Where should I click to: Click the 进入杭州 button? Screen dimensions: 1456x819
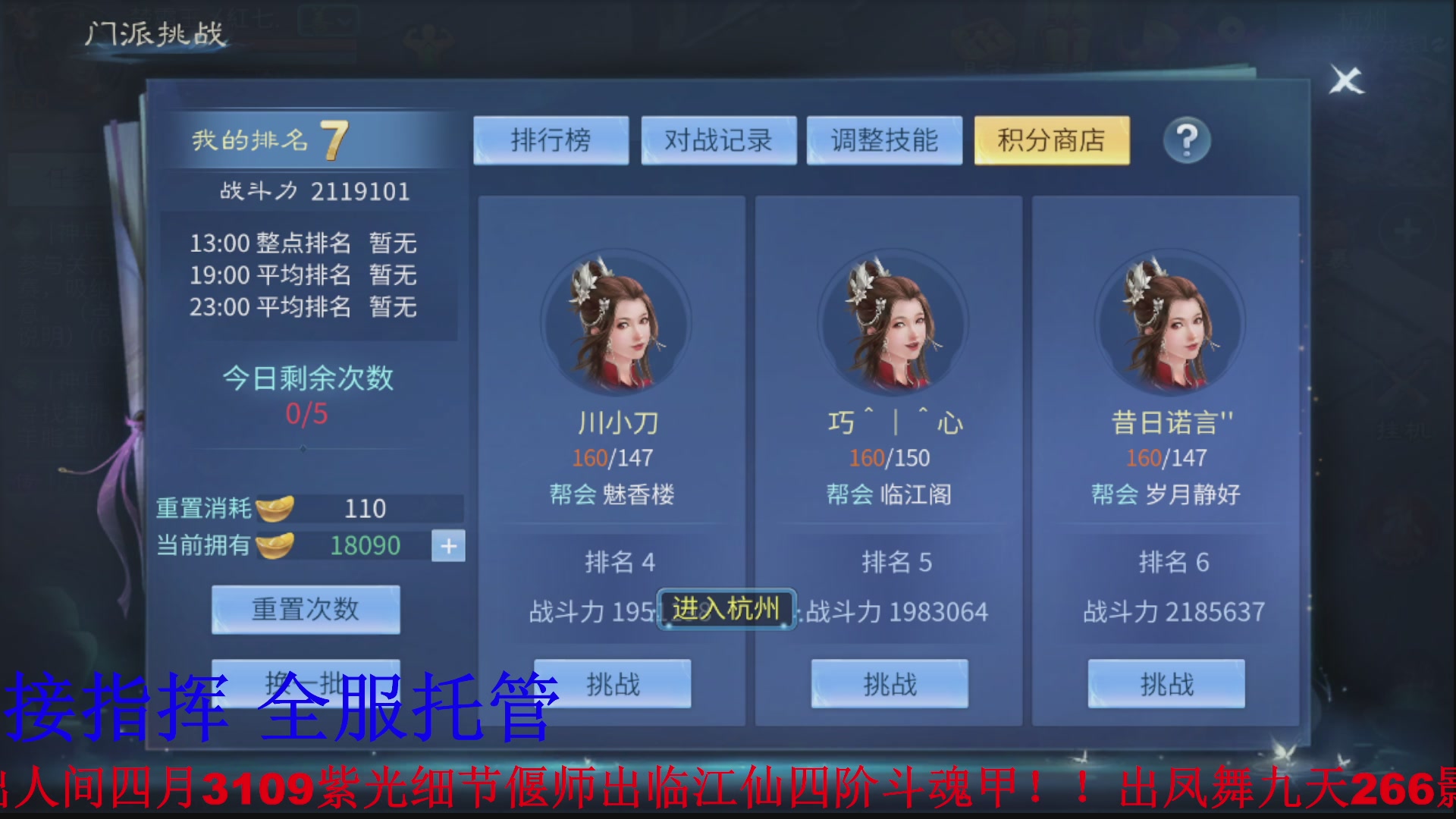(x=726, y=608)
